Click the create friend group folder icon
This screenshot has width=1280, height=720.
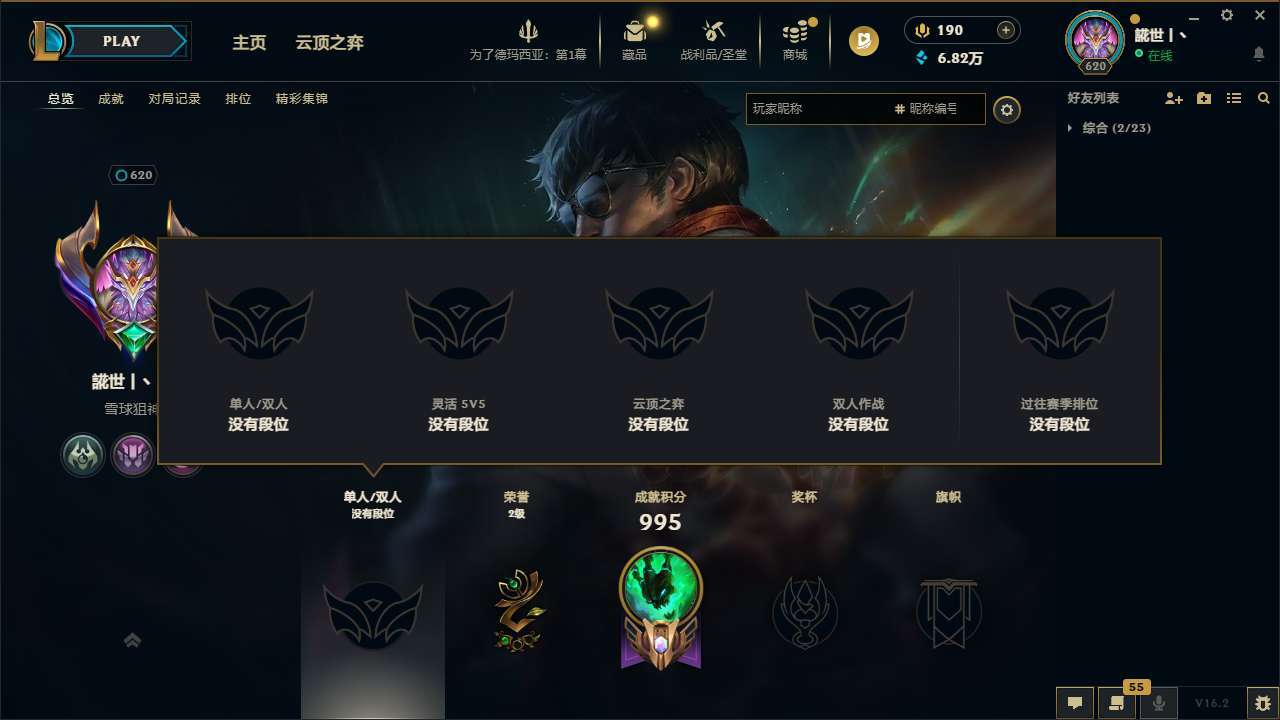point(1203,98)
